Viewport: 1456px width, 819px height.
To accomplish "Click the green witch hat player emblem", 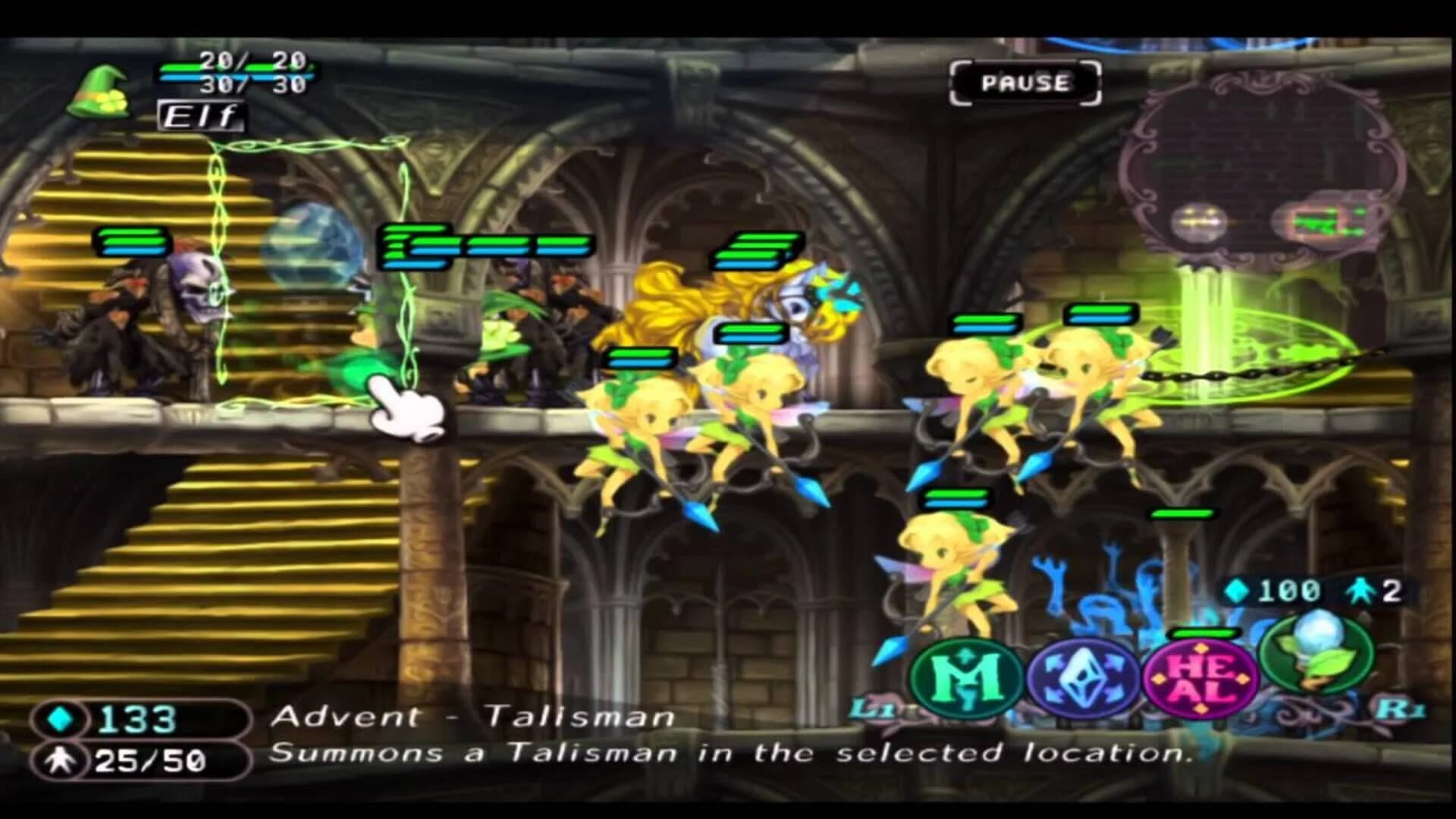I will point(99,91).
